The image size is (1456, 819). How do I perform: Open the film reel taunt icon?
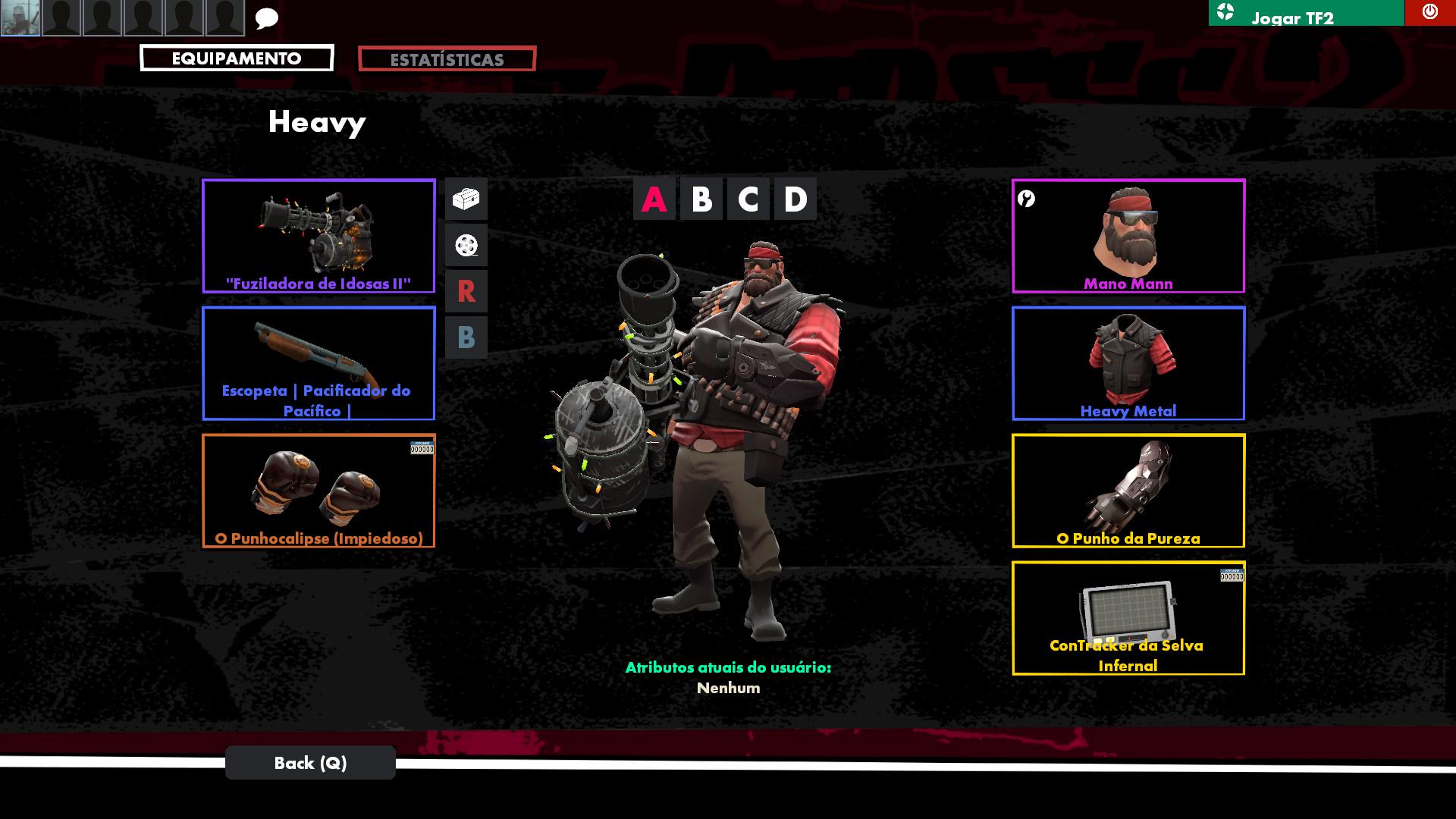tap(466, 245)
